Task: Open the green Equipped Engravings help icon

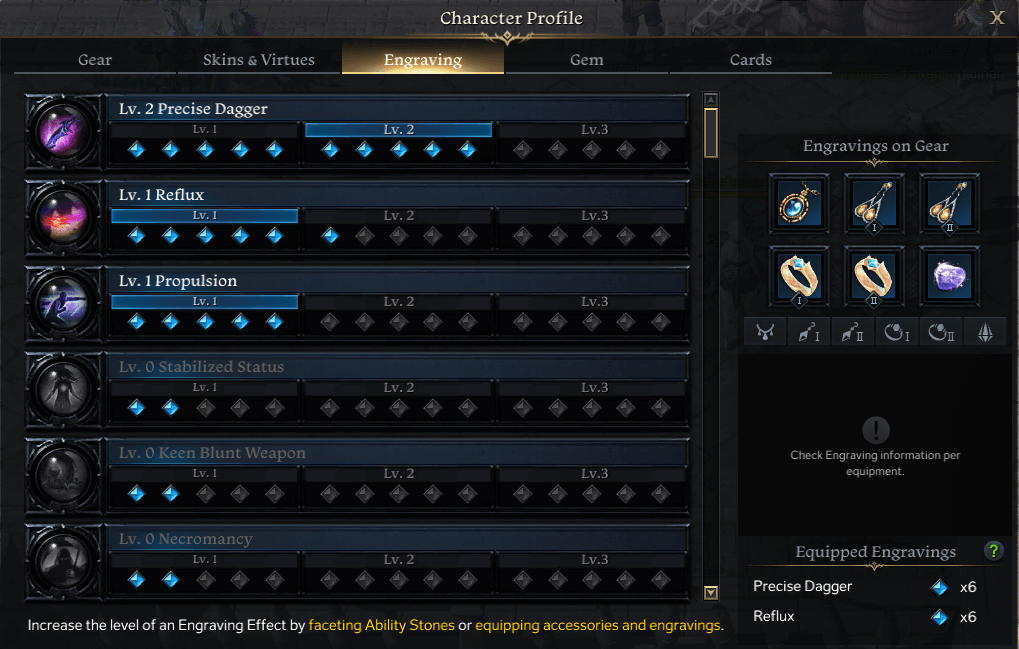Action: pos(993,551)
